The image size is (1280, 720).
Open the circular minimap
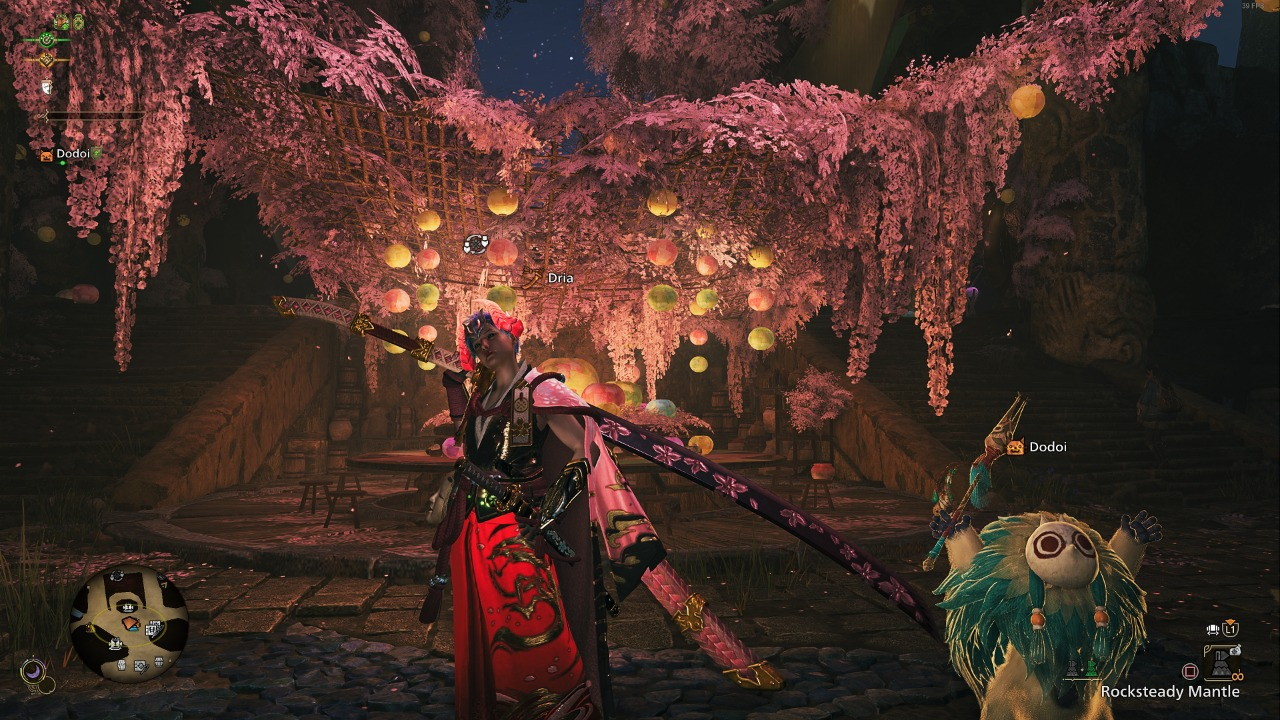[129, 624]
